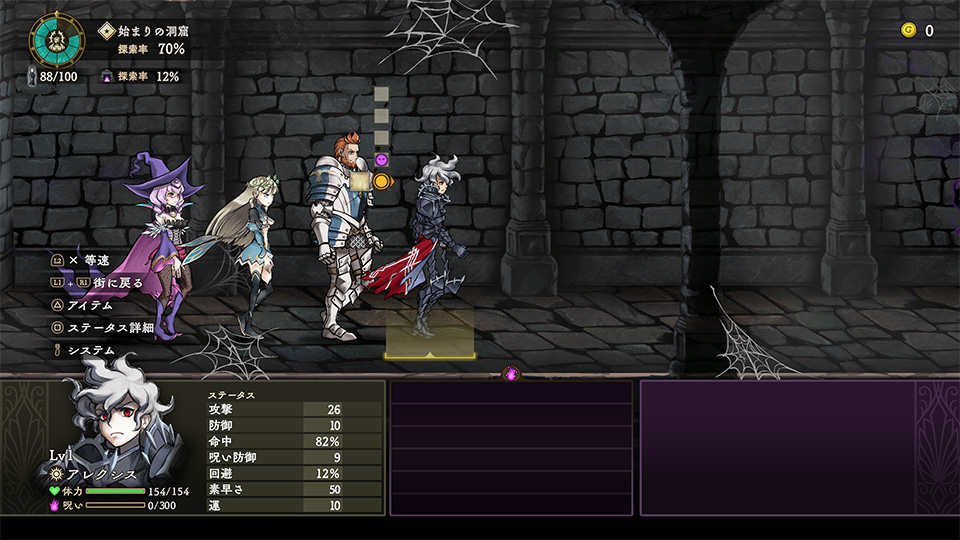Image resolution: width=960 pixels, height=540 pixels.
Task: Open the アイテム (Items) menu entry
Action: point(89,305)
